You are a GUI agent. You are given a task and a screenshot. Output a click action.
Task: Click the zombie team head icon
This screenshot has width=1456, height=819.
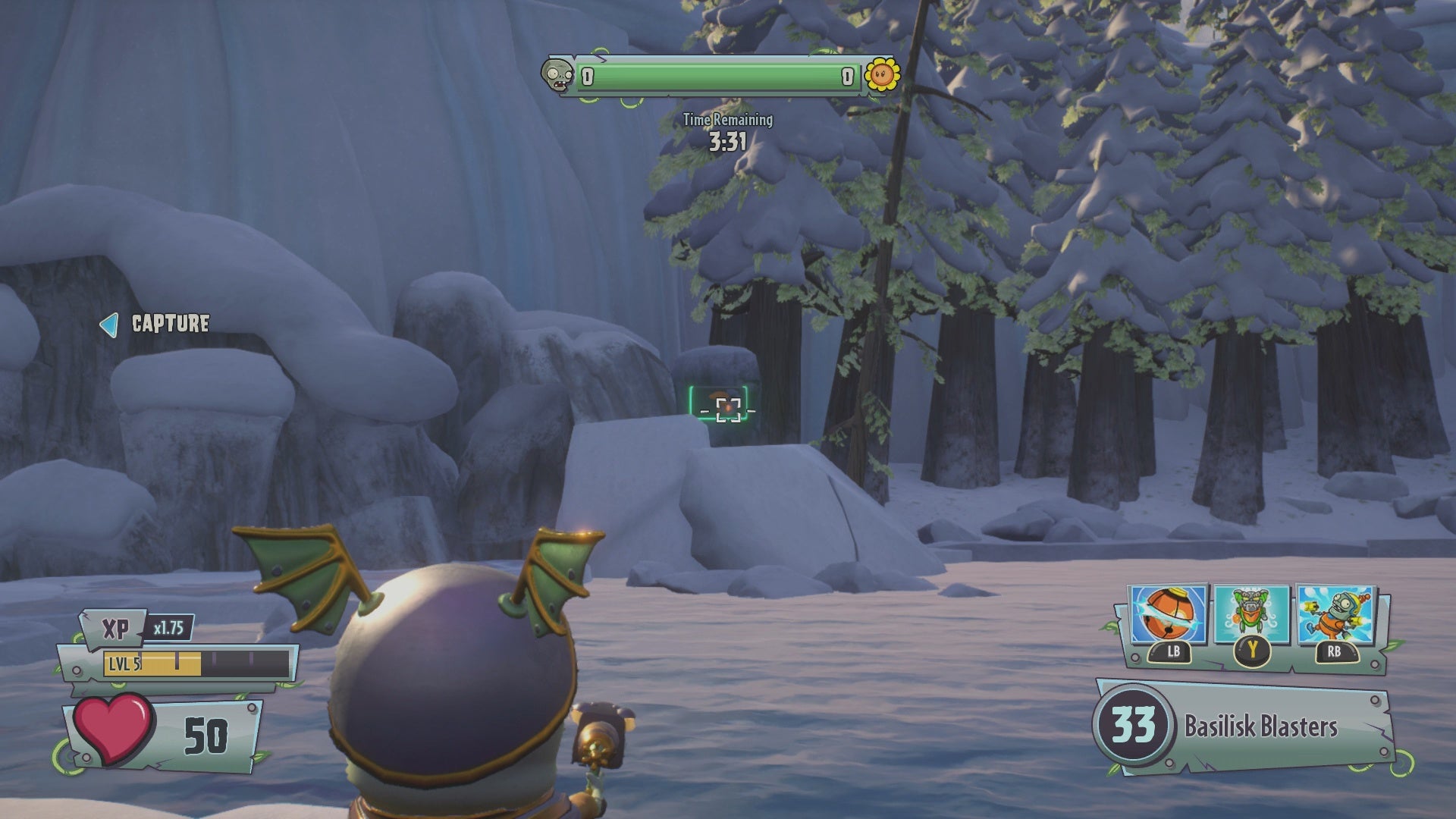point(558,76)
